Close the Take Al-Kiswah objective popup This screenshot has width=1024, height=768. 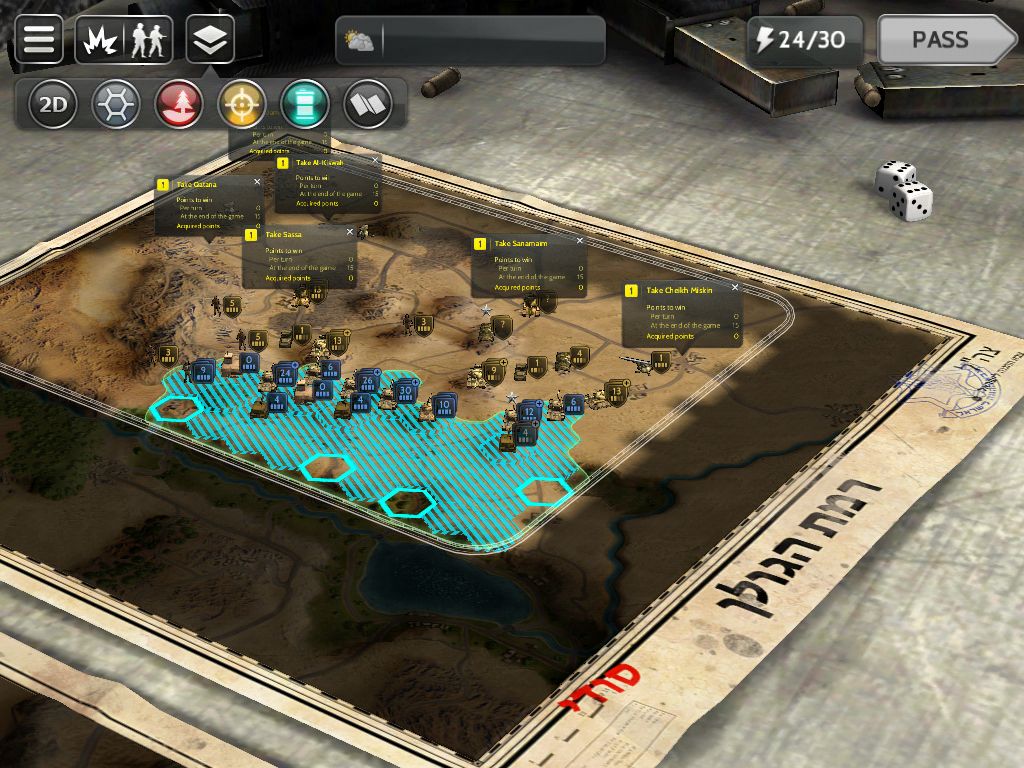pyautogui.click(x=376, y=160)
